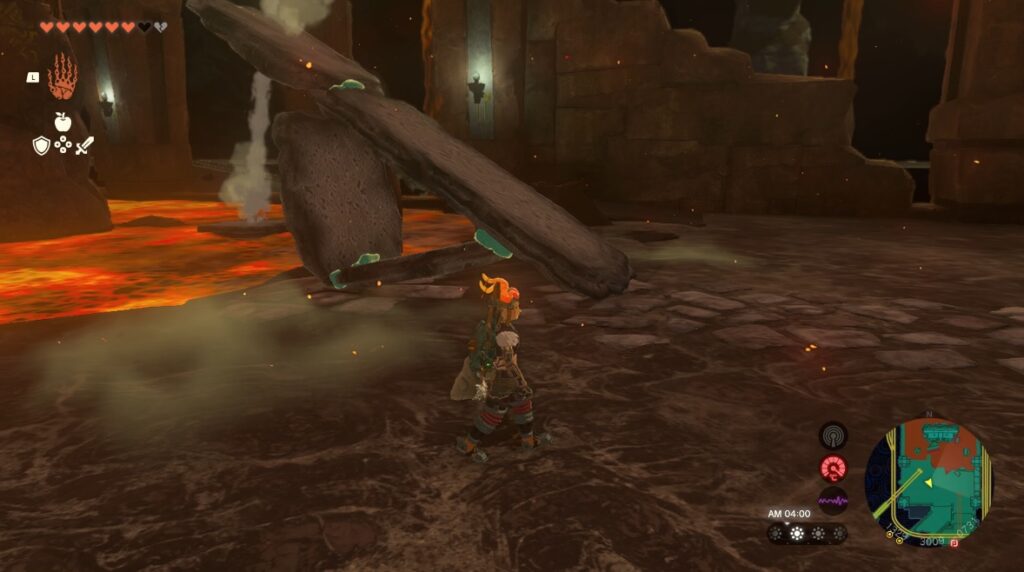Activate the Ultrahand ability icon
This screenshot has width=1024, height=572.
pos(62,77)
